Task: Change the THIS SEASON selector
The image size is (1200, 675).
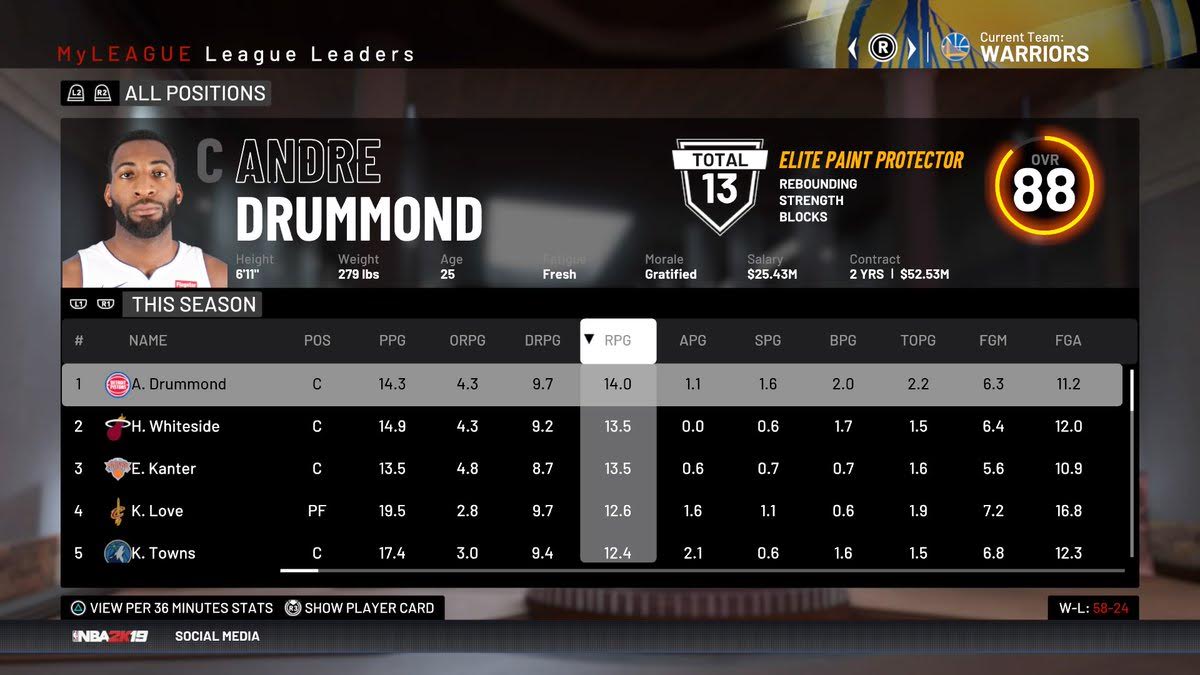Action: coord(193,304)
